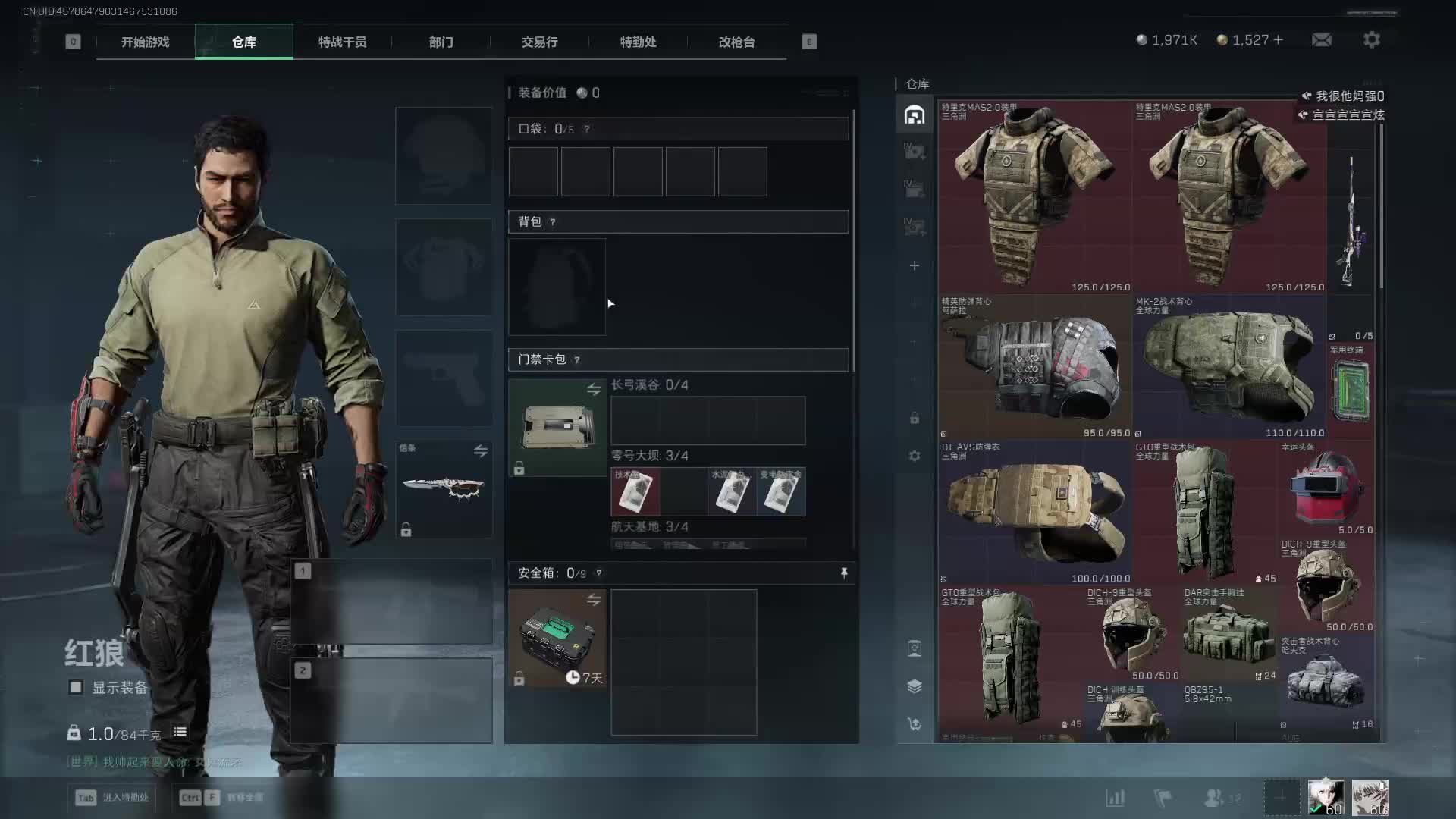
Task: Add a storage page with plus icon
Action: point(915,266)
